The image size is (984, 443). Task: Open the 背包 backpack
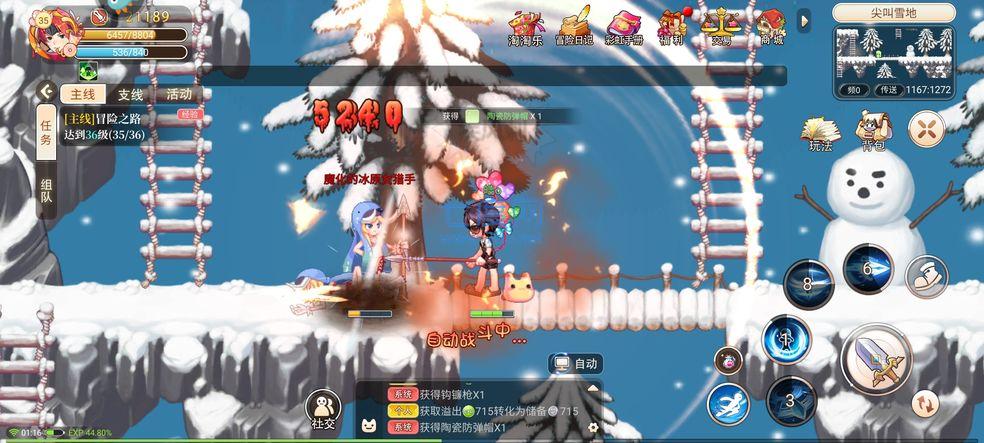[x=873, y=131]
